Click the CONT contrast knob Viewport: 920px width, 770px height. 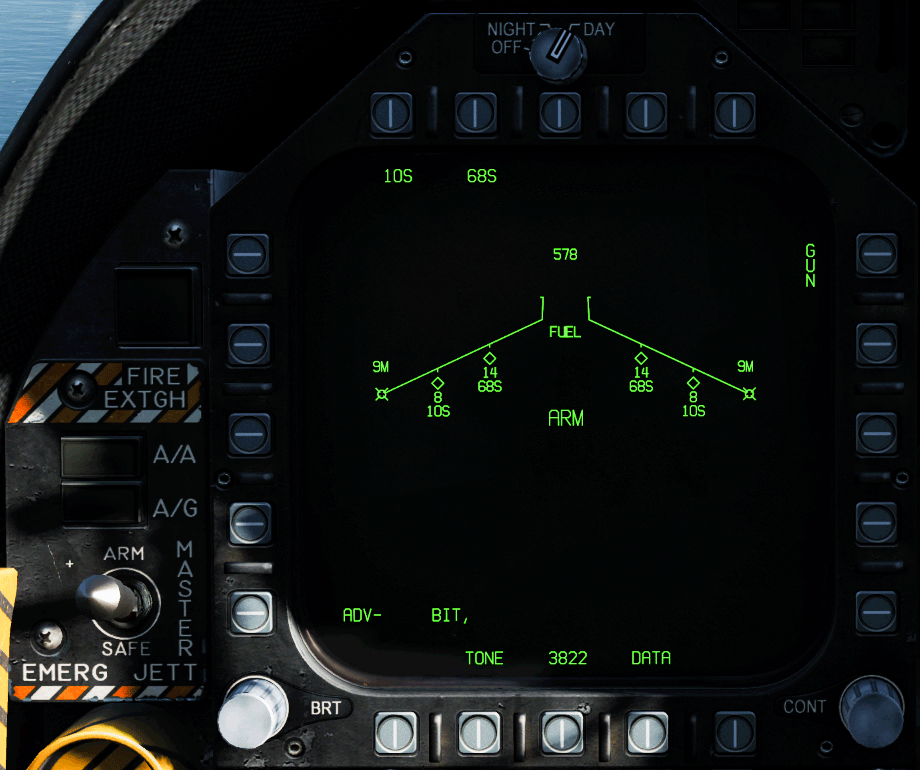tap(872, 710)
